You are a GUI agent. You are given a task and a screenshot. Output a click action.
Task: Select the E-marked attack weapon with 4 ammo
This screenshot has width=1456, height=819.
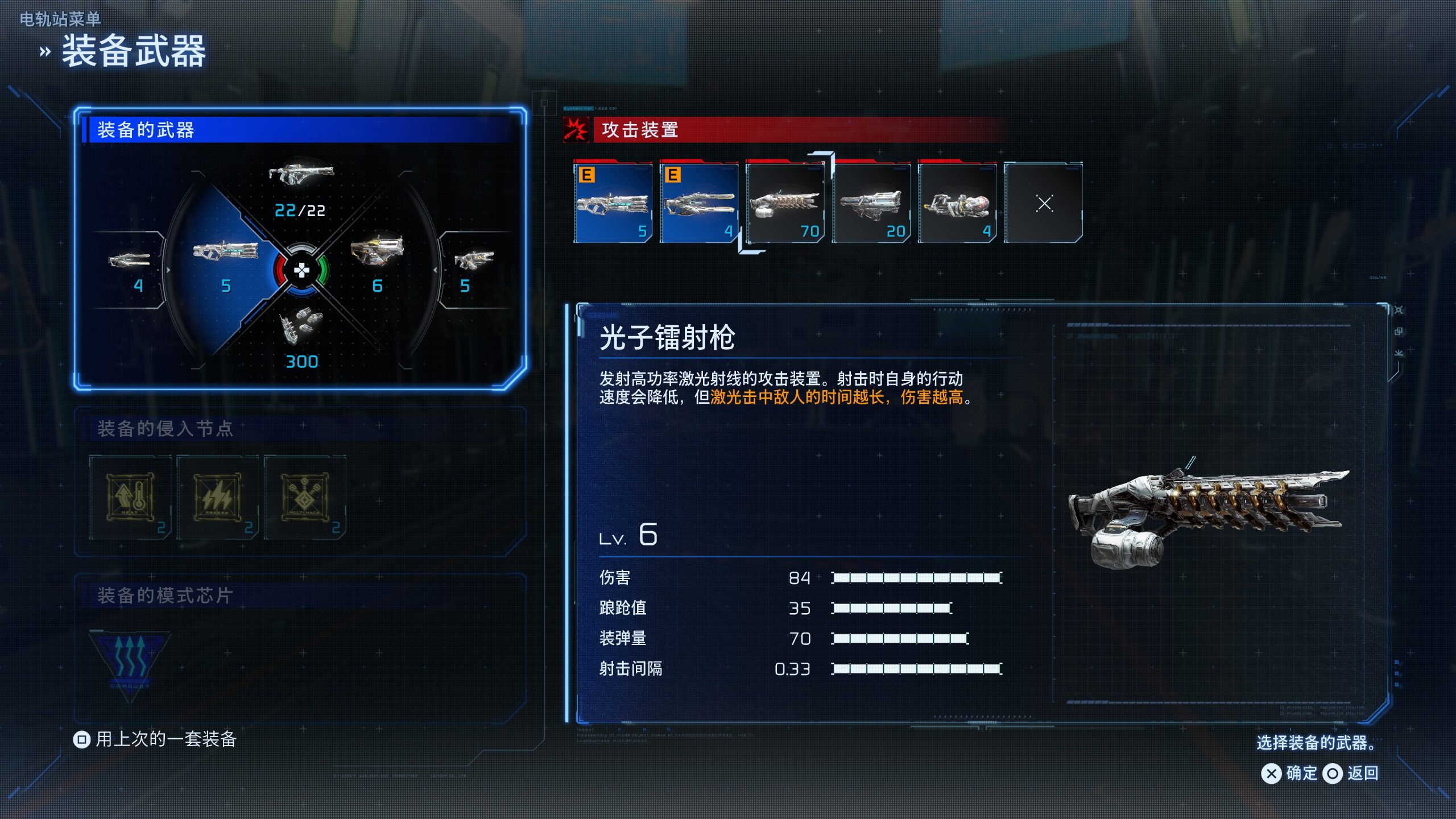(x=699, y=203)
